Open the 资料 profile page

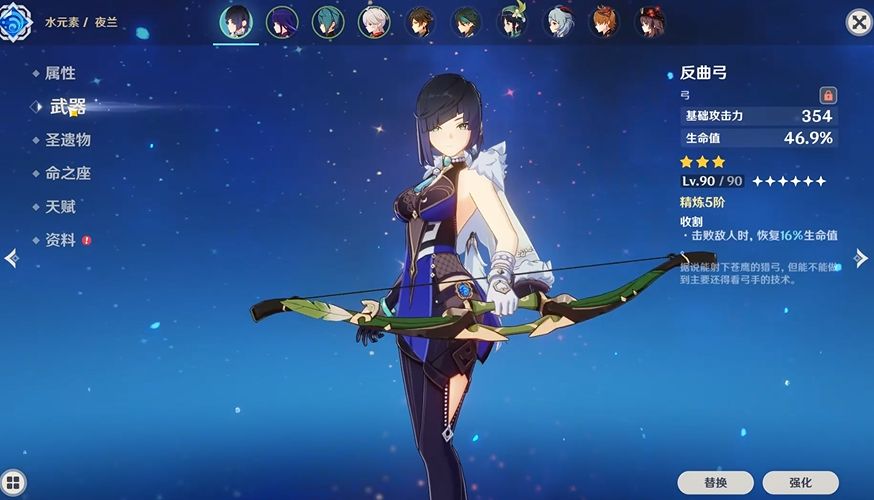[x=60, y=240]
